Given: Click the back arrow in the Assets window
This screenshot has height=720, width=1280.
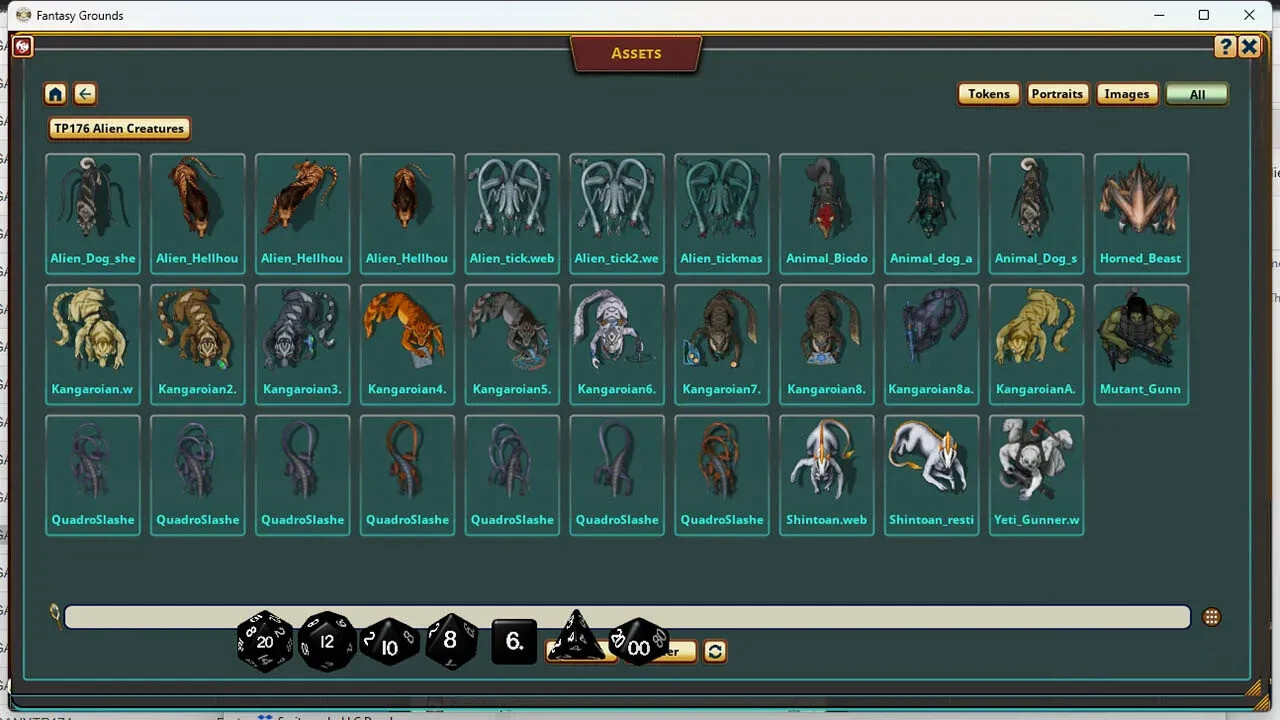Looking at the screenshot, I should (x=85, y=93).
